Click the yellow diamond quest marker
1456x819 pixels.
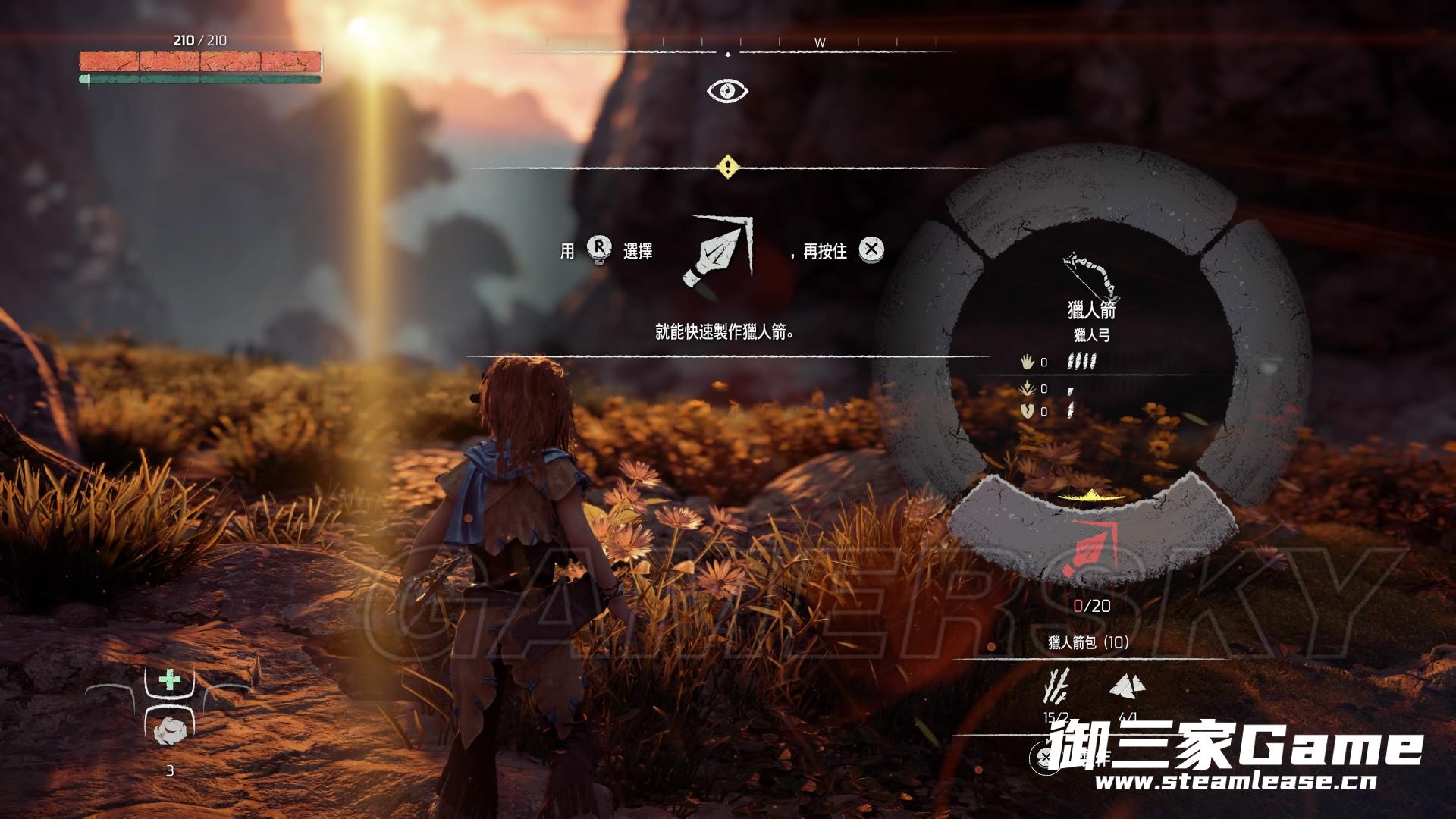[727, 167]
